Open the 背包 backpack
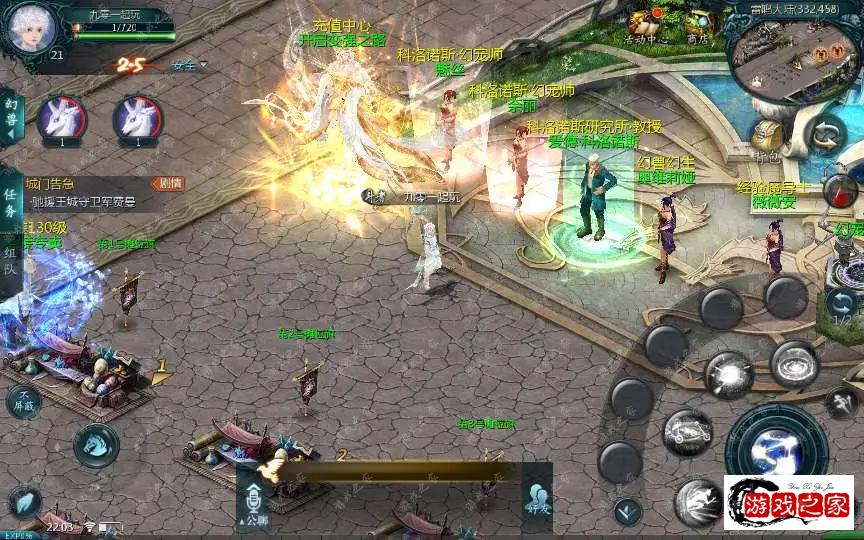This screenshot has height=540, width=864. (x=767, y=137)
